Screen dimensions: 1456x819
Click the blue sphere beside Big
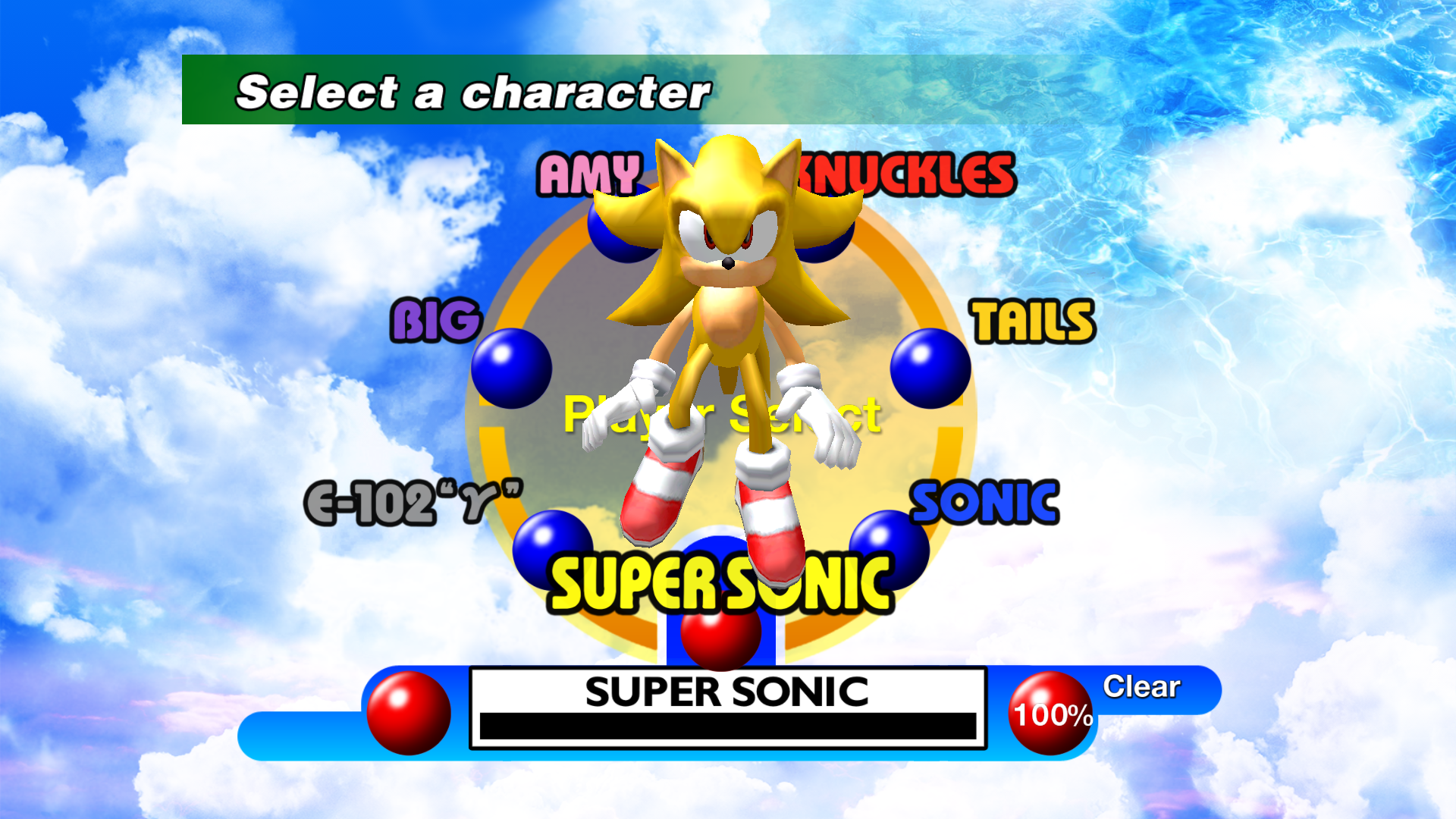511,369
